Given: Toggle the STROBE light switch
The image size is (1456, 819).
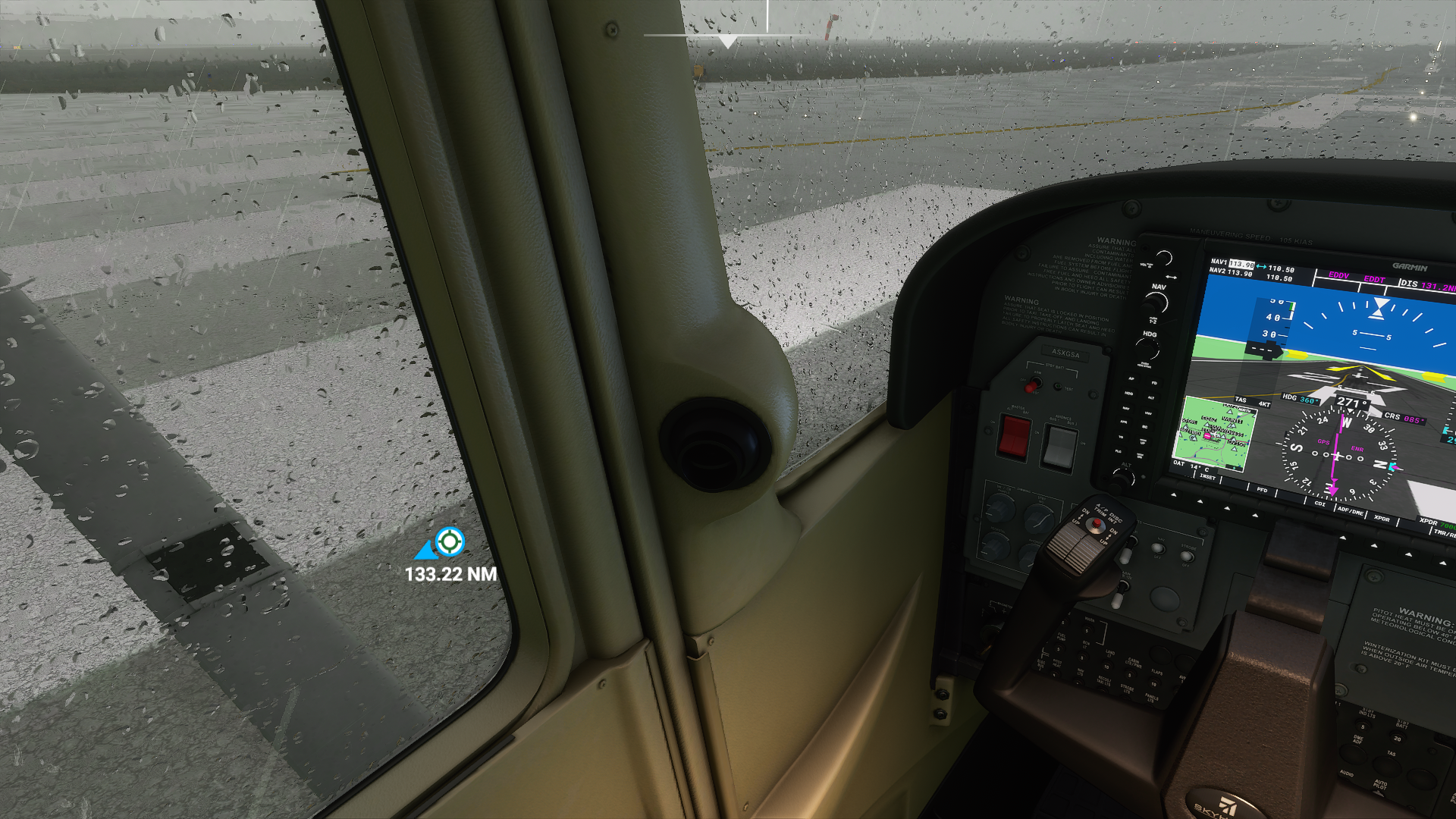Looking at the screenshot, I should (x=1187, y=557).
